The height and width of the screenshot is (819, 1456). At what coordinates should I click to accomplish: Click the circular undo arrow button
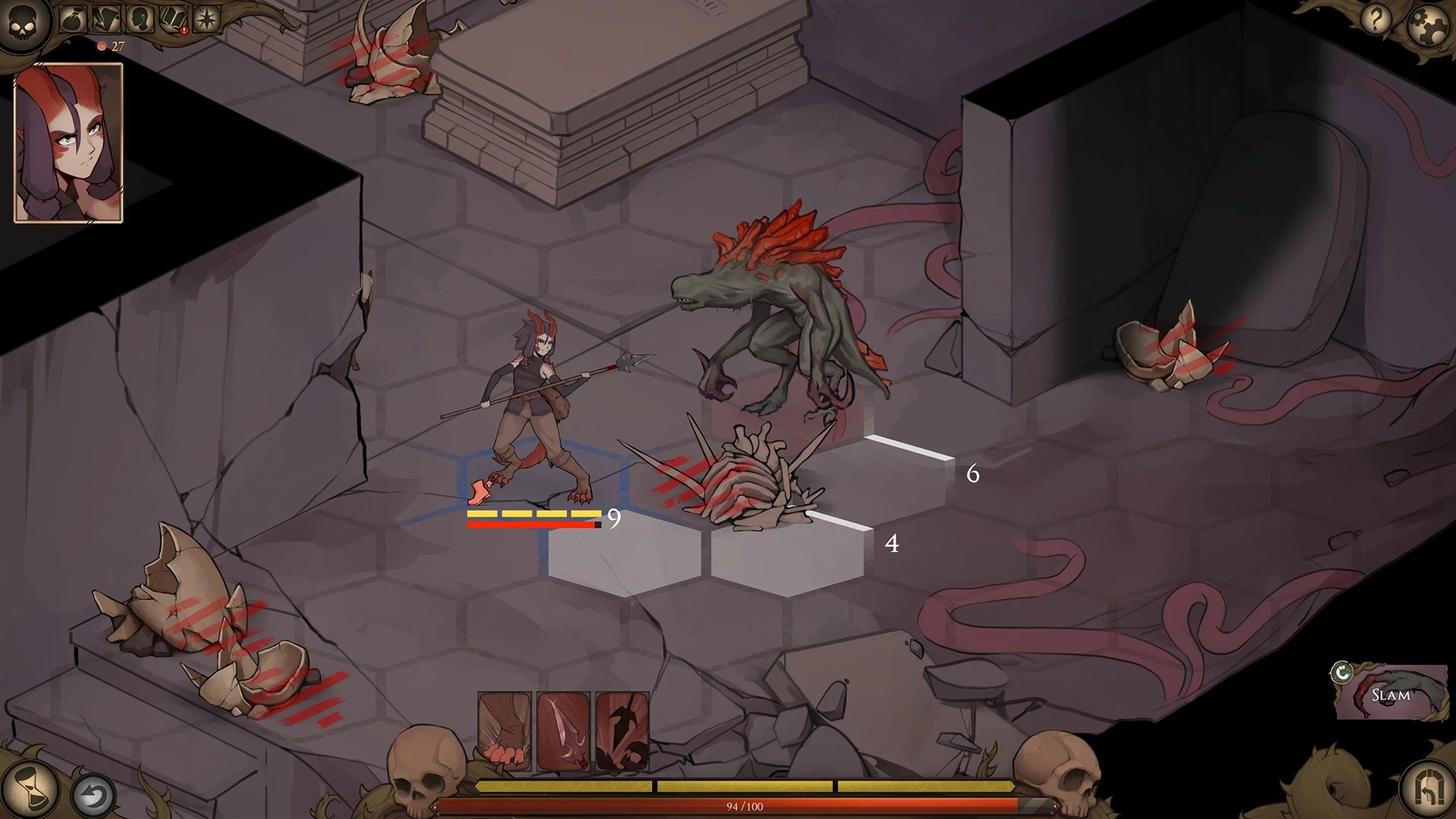(93, 796)
